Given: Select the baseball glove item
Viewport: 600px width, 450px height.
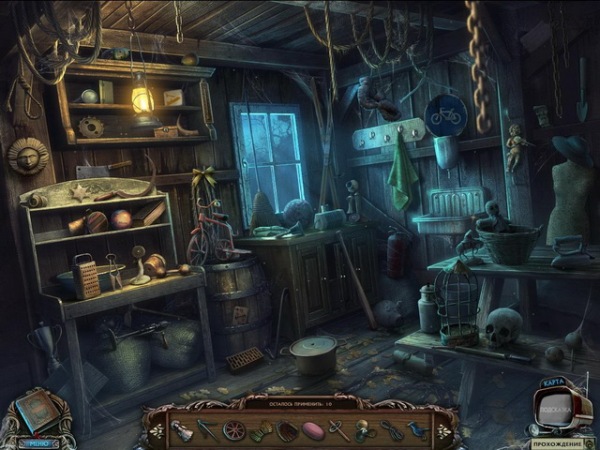Looking at the screenshot, I should click(287, 430).
